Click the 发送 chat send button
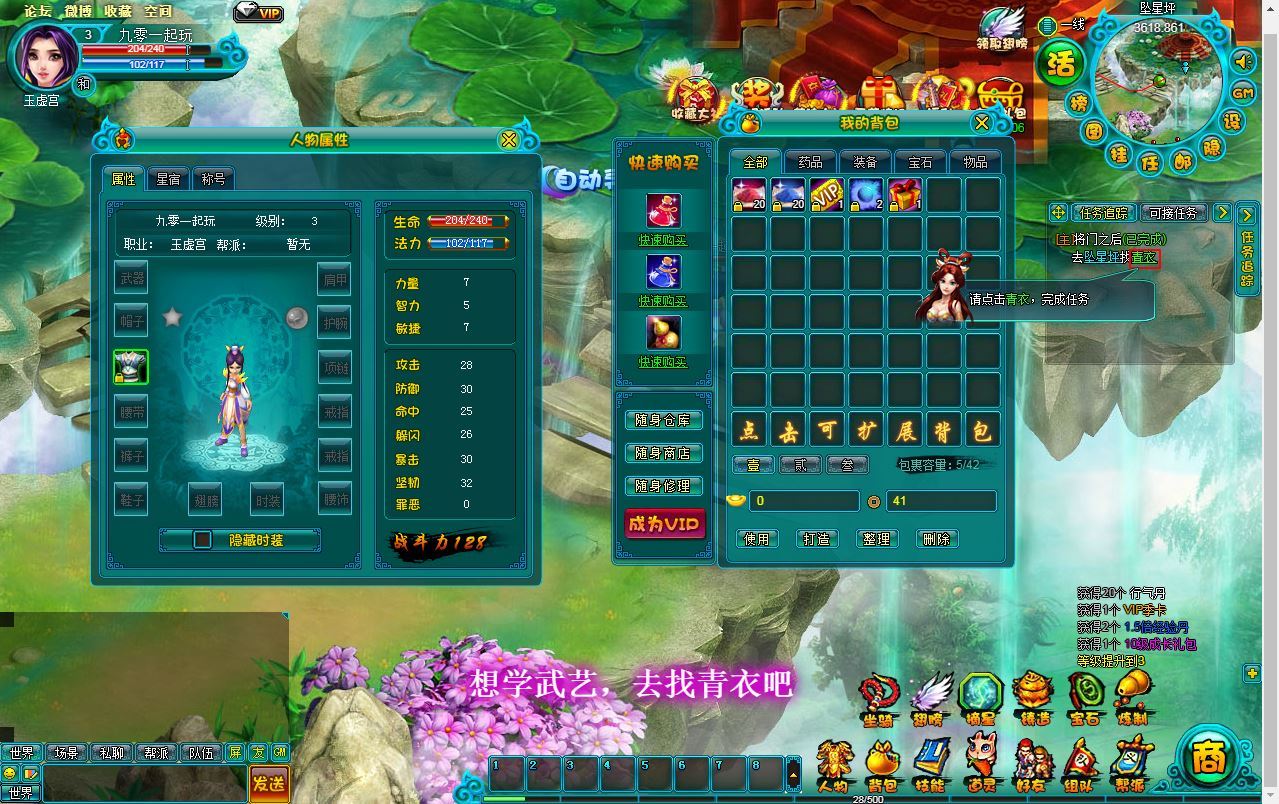 click(268, 783)
